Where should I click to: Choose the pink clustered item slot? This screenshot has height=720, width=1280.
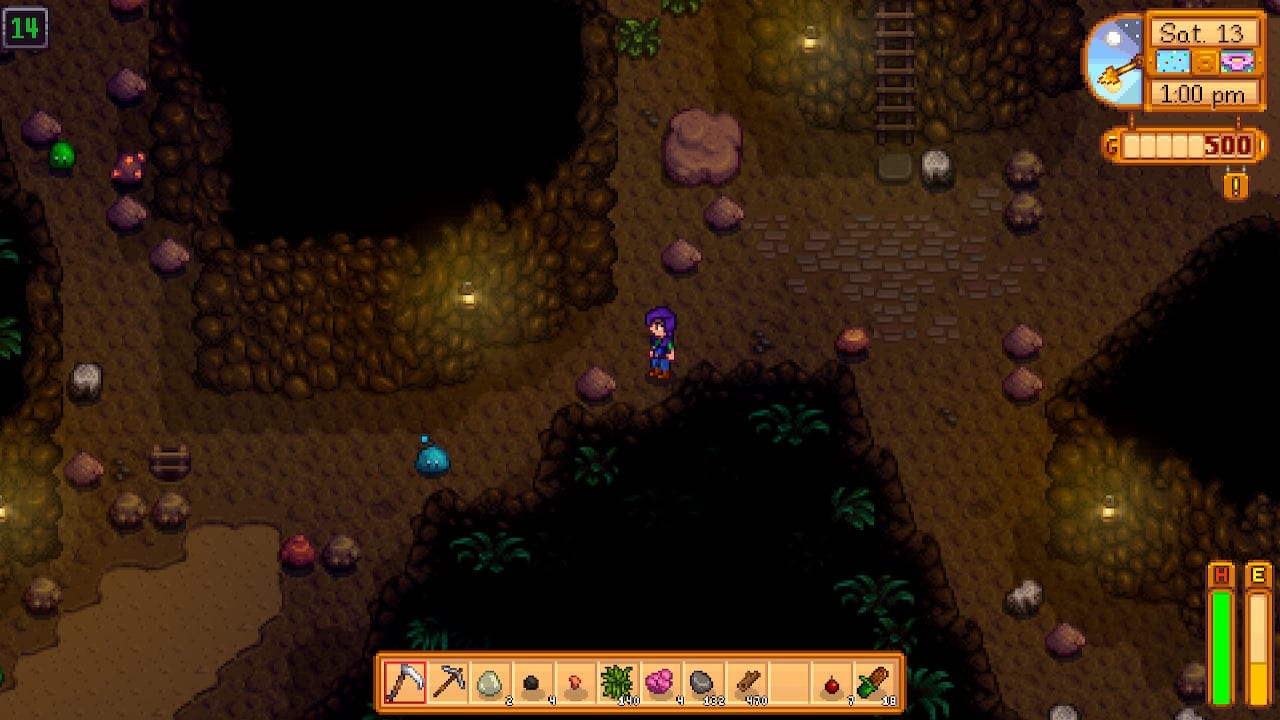[x=661, y=683]
